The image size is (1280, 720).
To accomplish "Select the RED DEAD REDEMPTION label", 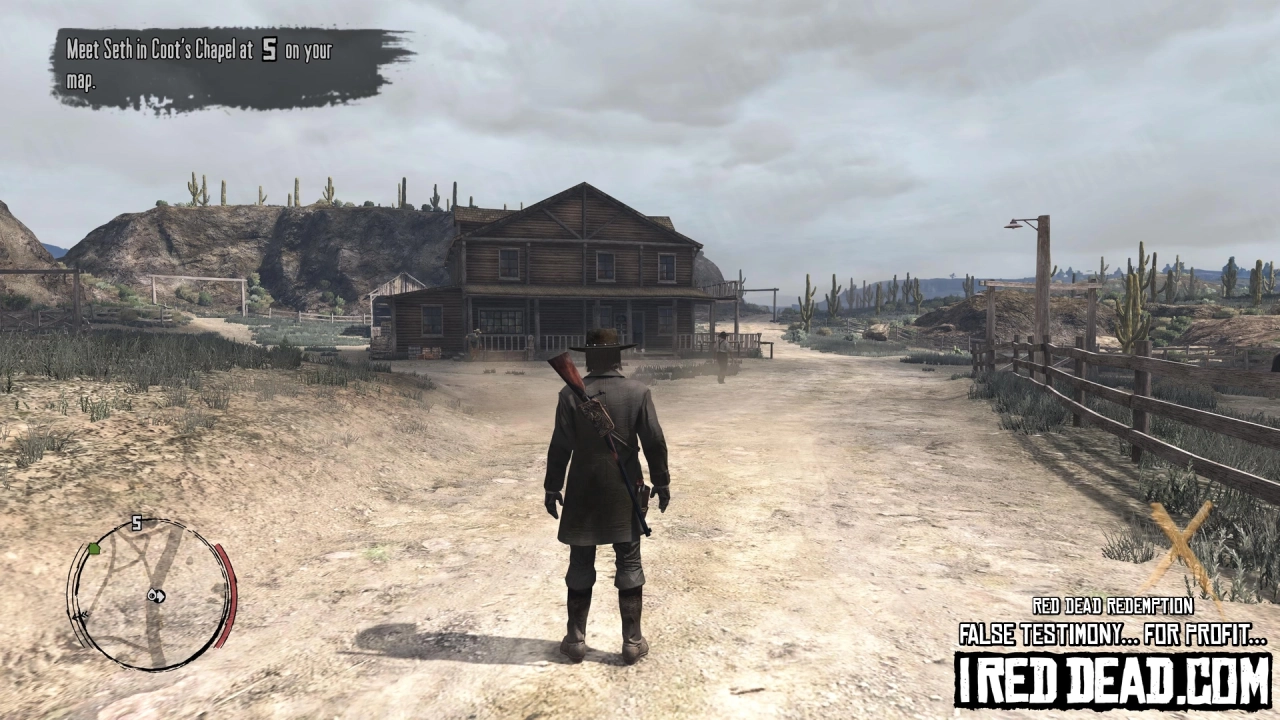I will [1115, 605].
